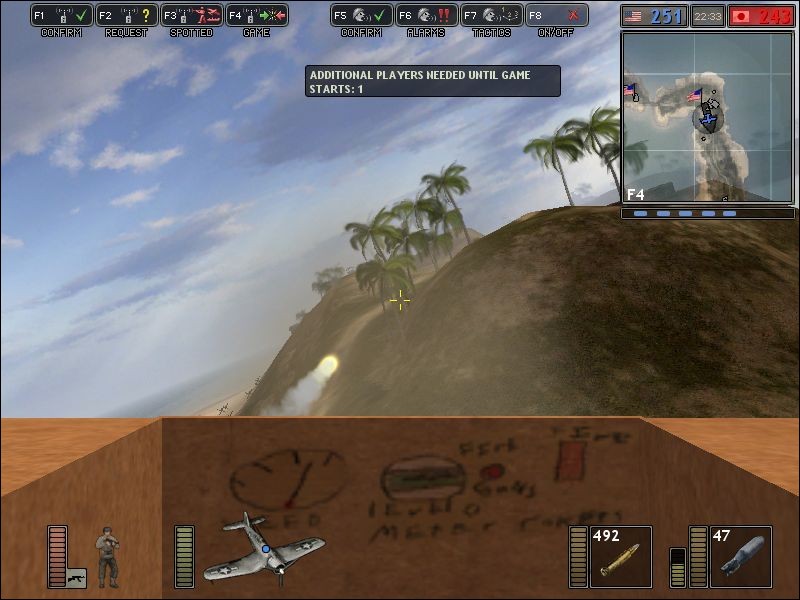Select the bomb weapon icon
Viewport: 800px width, 600px height.
tap(740, 557)
